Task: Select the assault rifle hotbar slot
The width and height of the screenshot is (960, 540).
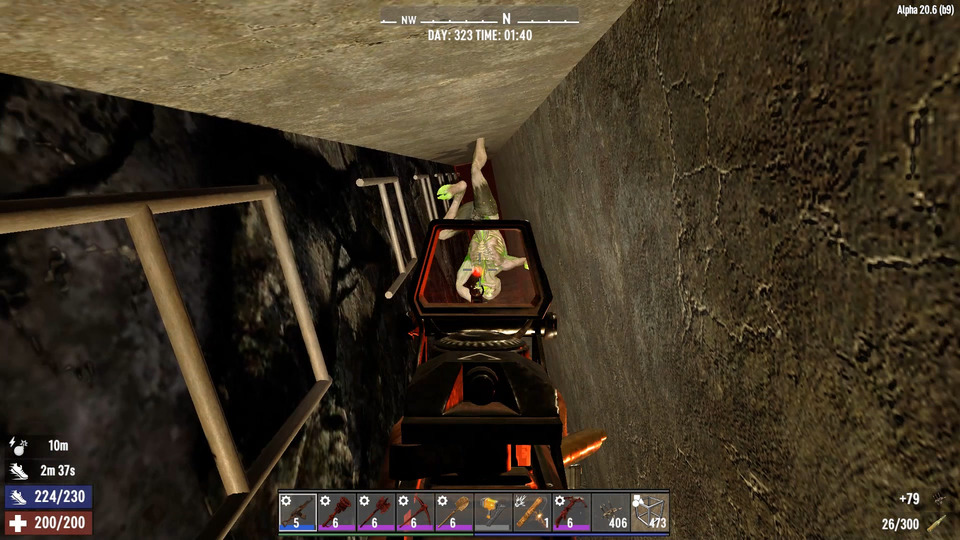Action: (298, 511)
